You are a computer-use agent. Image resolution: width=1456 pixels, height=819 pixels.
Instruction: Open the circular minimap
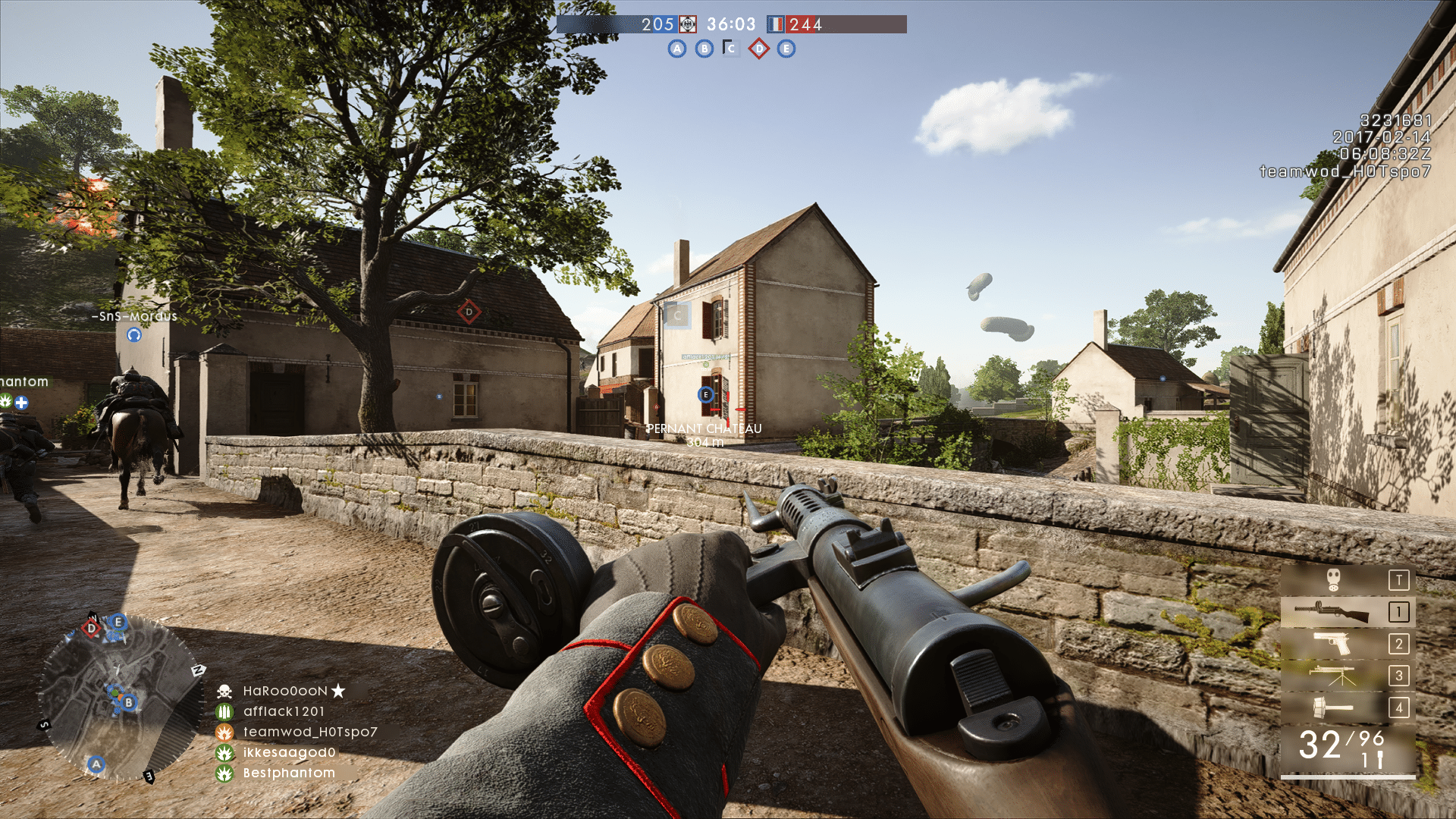(118, 696)
